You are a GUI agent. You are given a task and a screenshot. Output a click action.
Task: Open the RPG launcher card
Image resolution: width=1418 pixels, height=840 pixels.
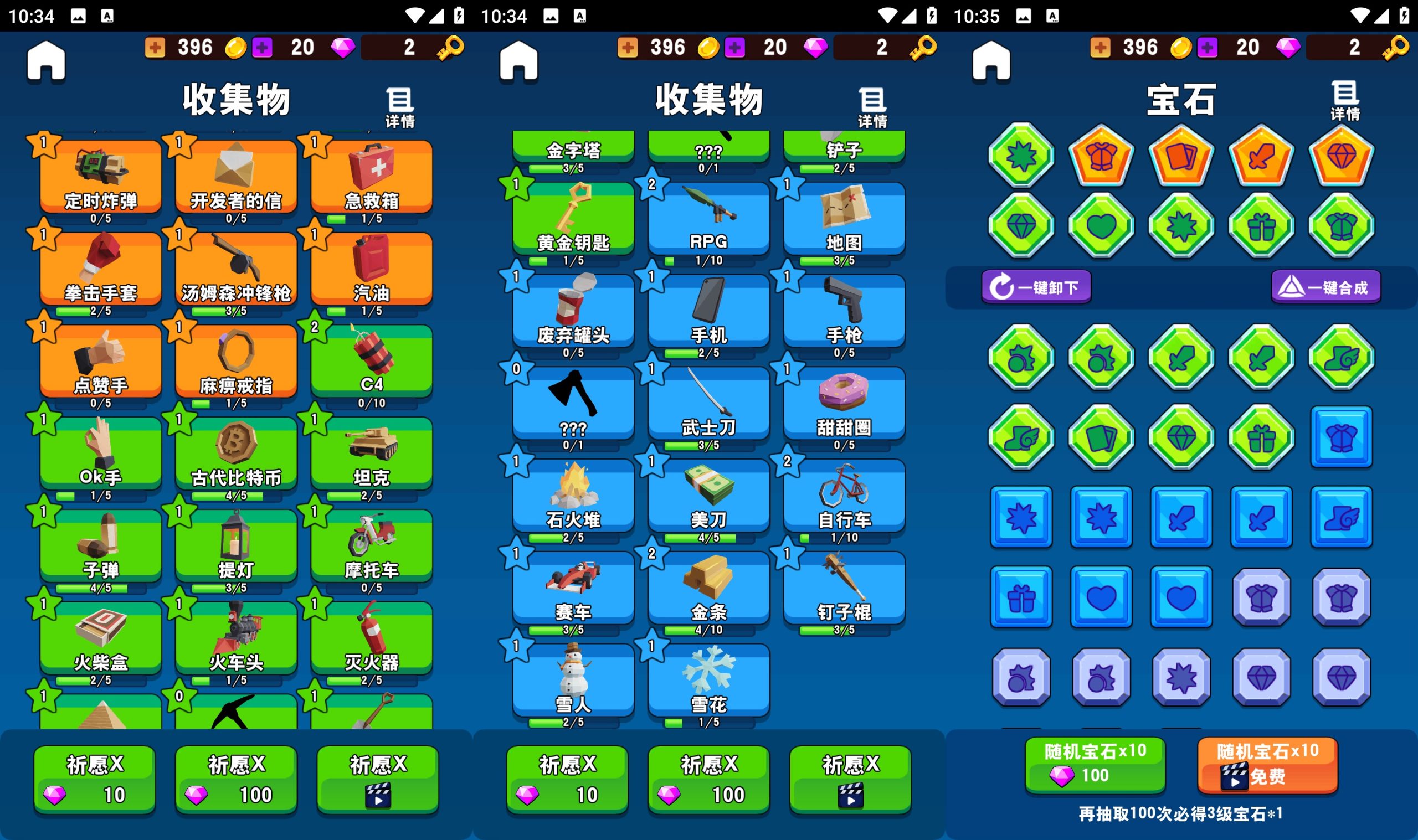[708, 219]
